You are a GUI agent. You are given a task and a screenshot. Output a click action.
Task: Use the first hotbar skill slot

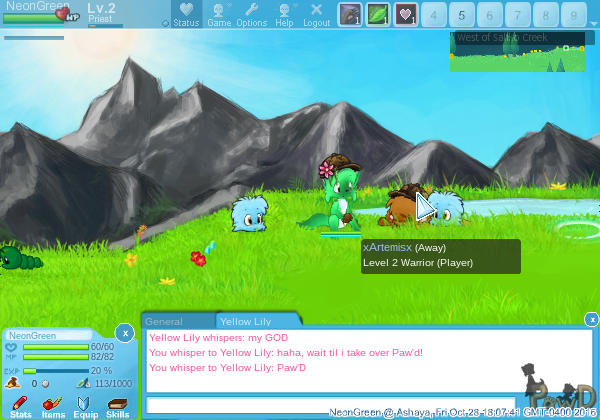(350, 15)
